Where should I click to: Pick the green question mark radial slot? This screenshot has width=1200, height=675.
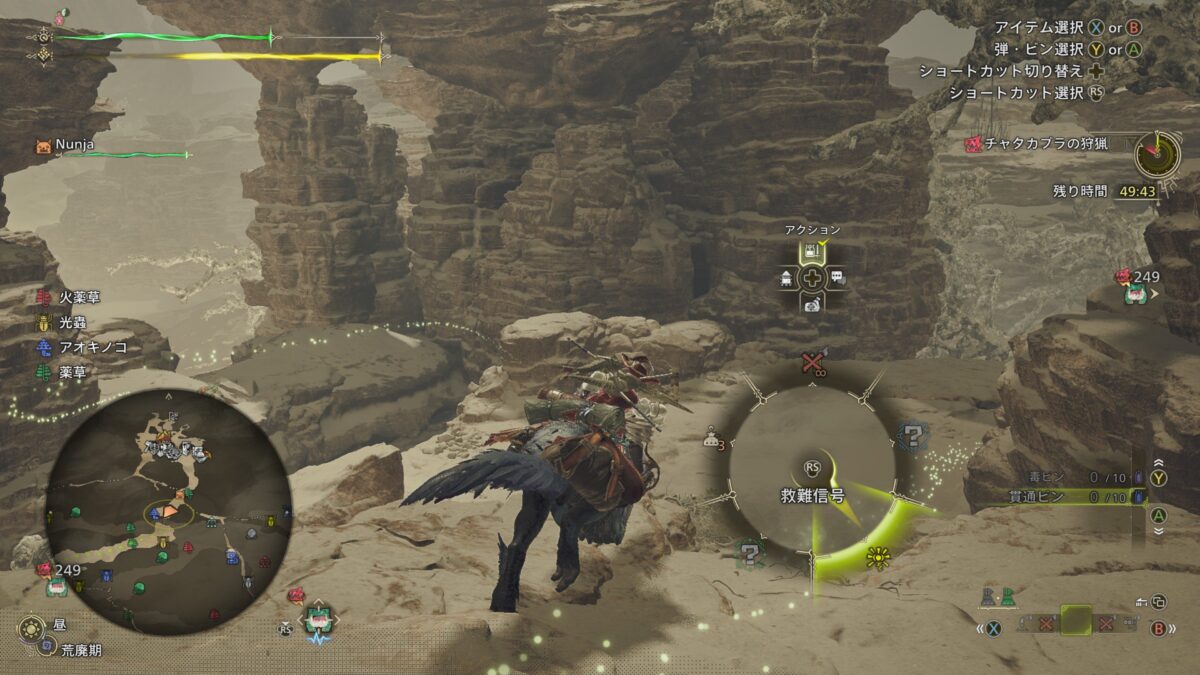click(x=748, y=551)
